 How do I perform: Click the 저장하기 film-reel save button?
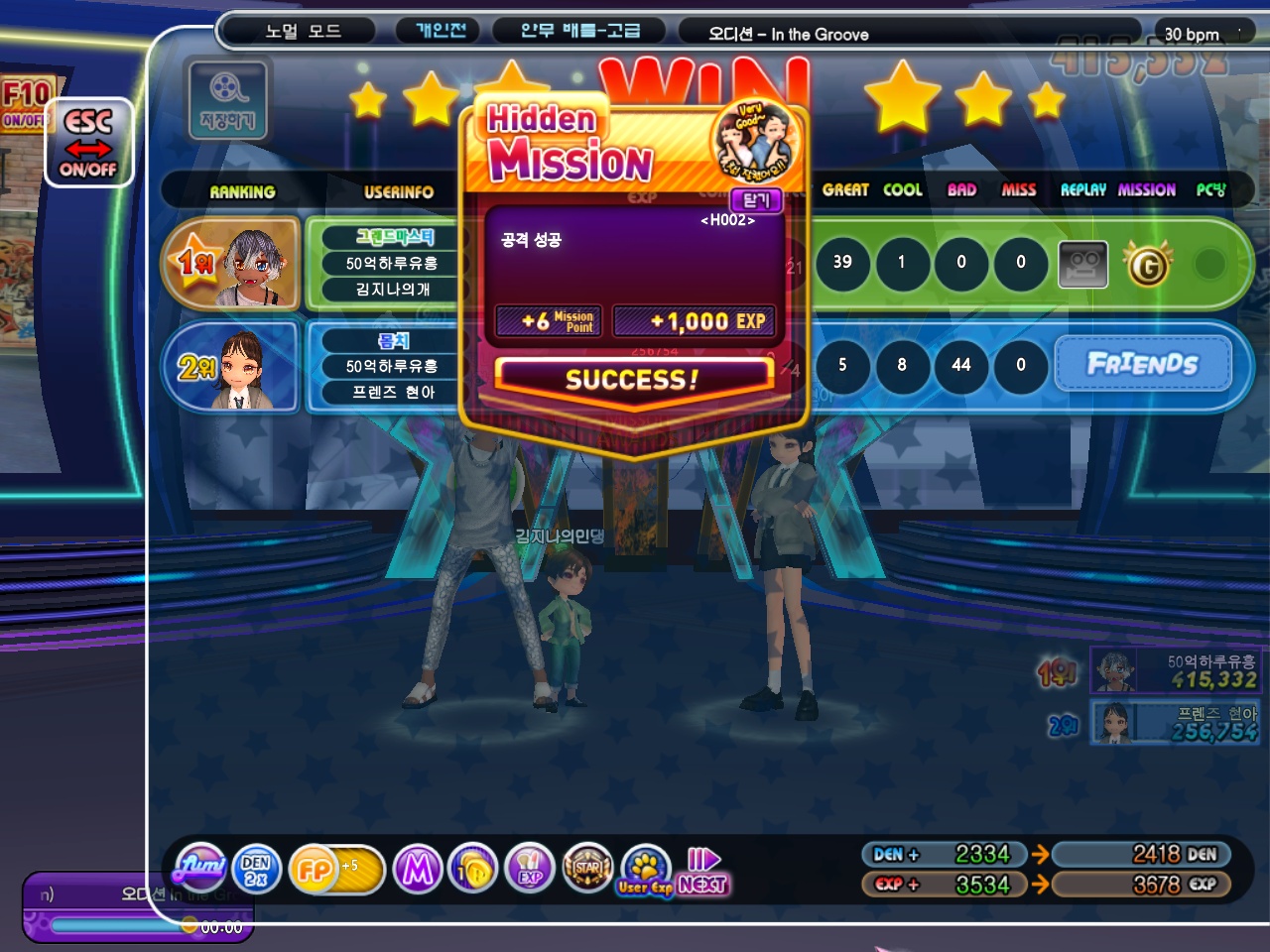(x=228, y=99)
